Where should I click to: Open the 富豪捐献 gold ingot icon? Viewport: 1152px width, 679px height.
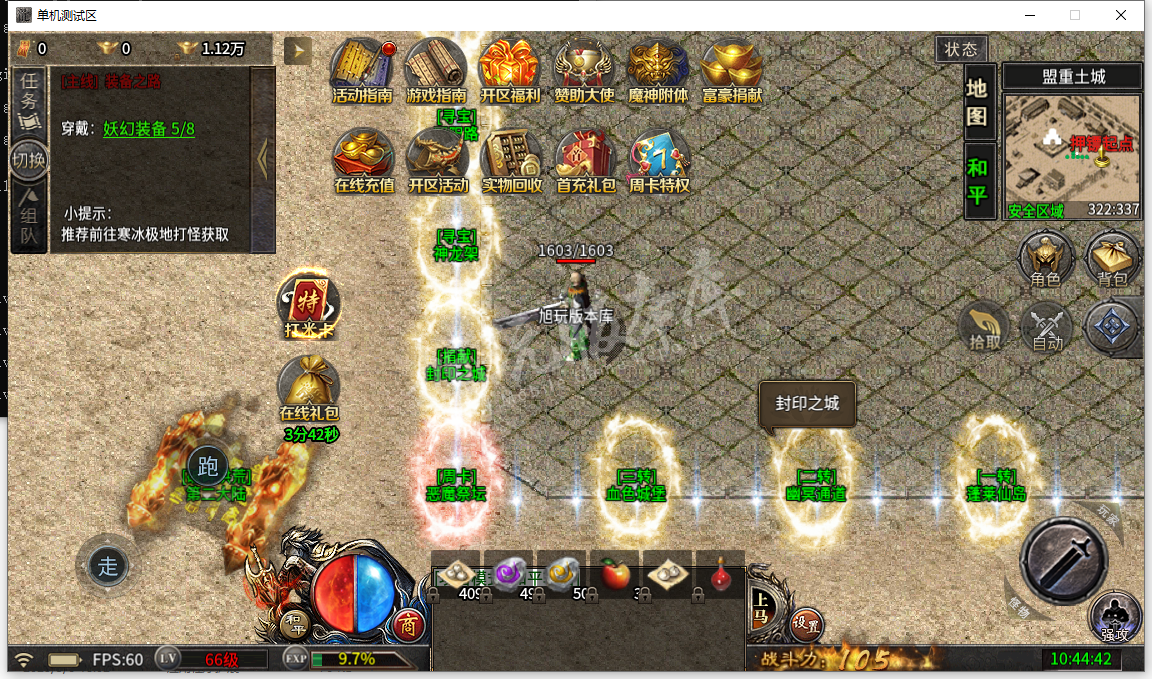click(x=732, y=70)
